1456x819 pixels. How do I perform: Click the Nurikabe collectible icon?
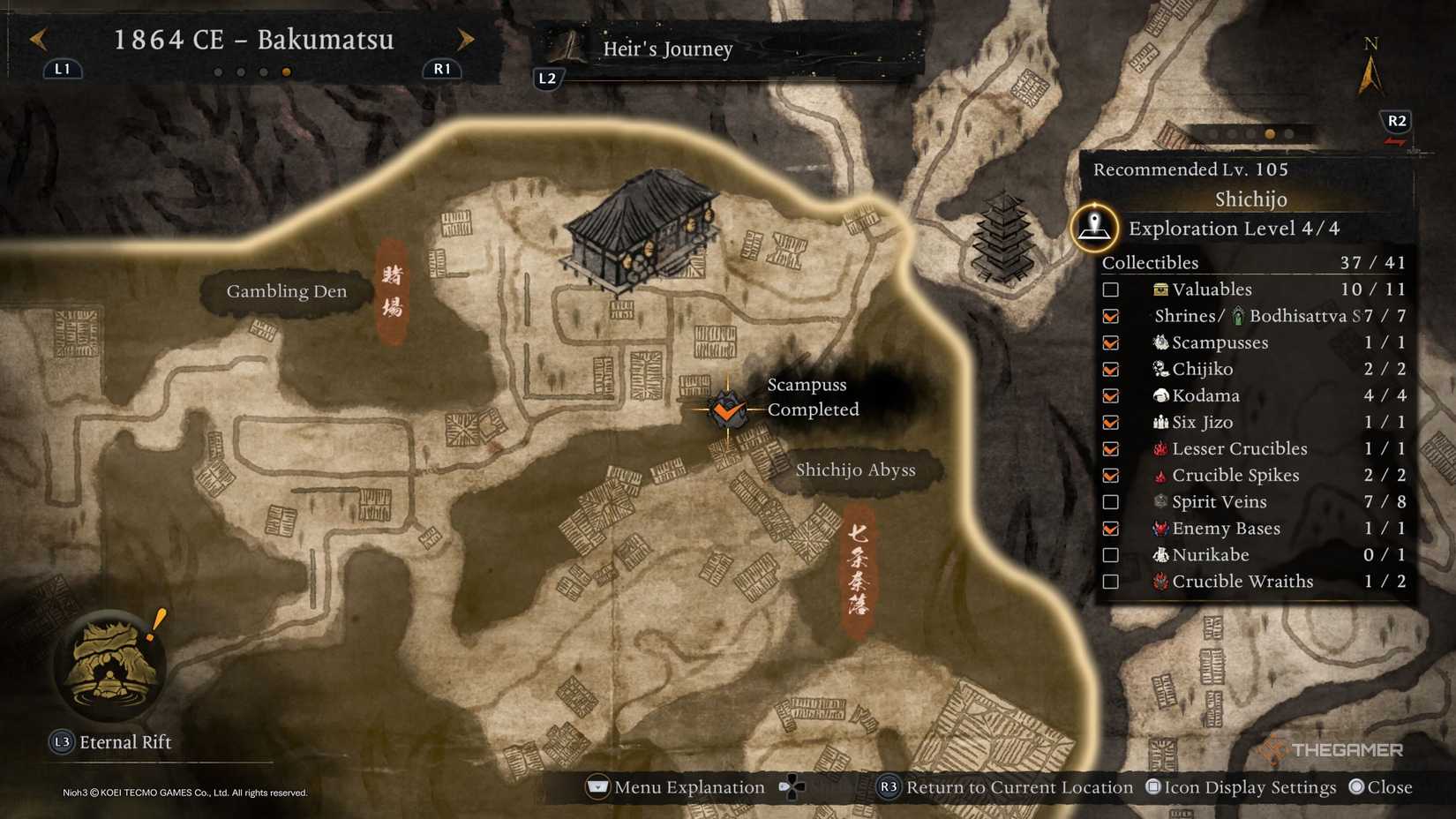click(x=1160, y=554)
